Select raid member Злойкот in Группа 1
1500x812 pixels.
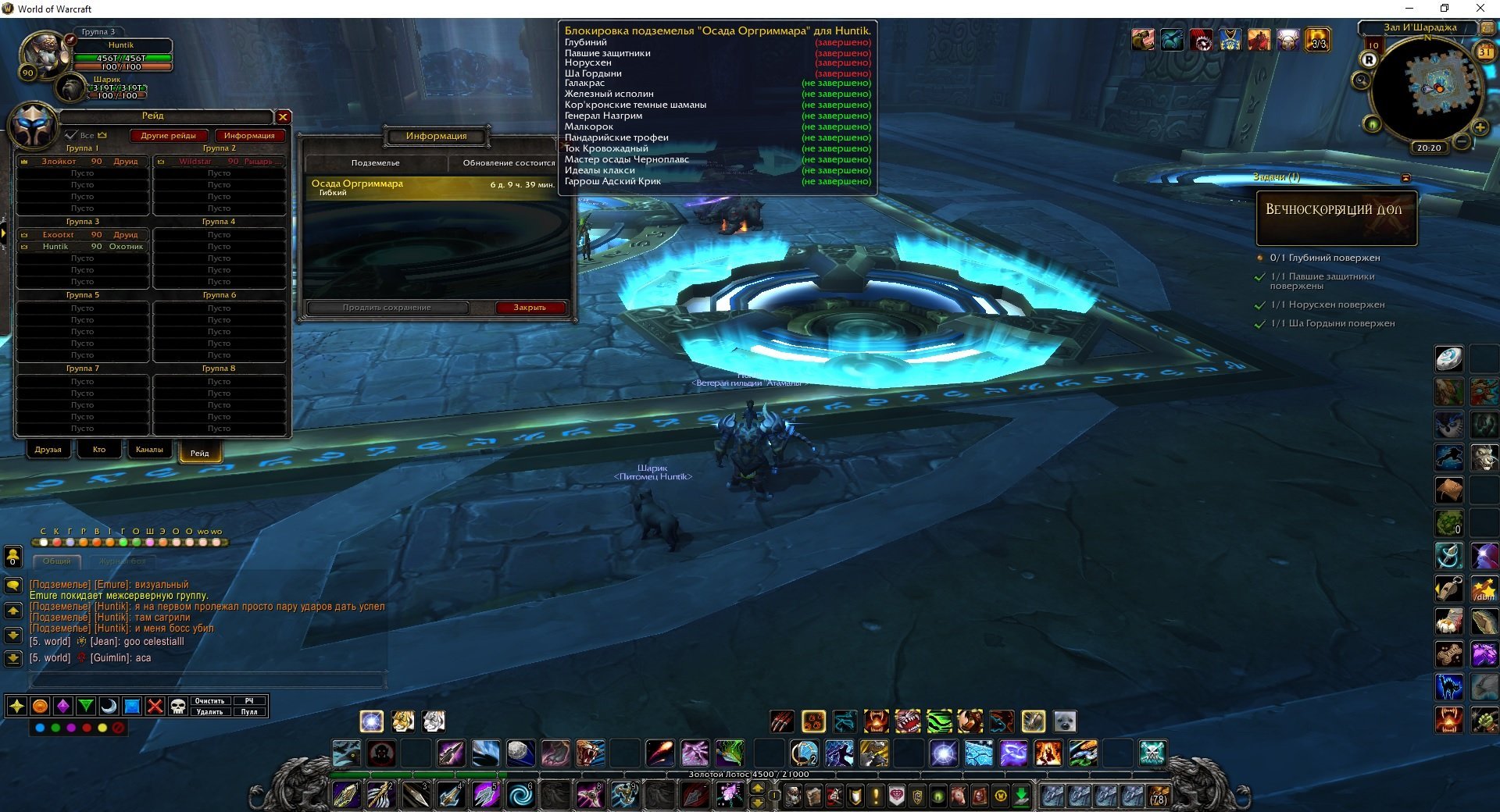pos(82,162)
